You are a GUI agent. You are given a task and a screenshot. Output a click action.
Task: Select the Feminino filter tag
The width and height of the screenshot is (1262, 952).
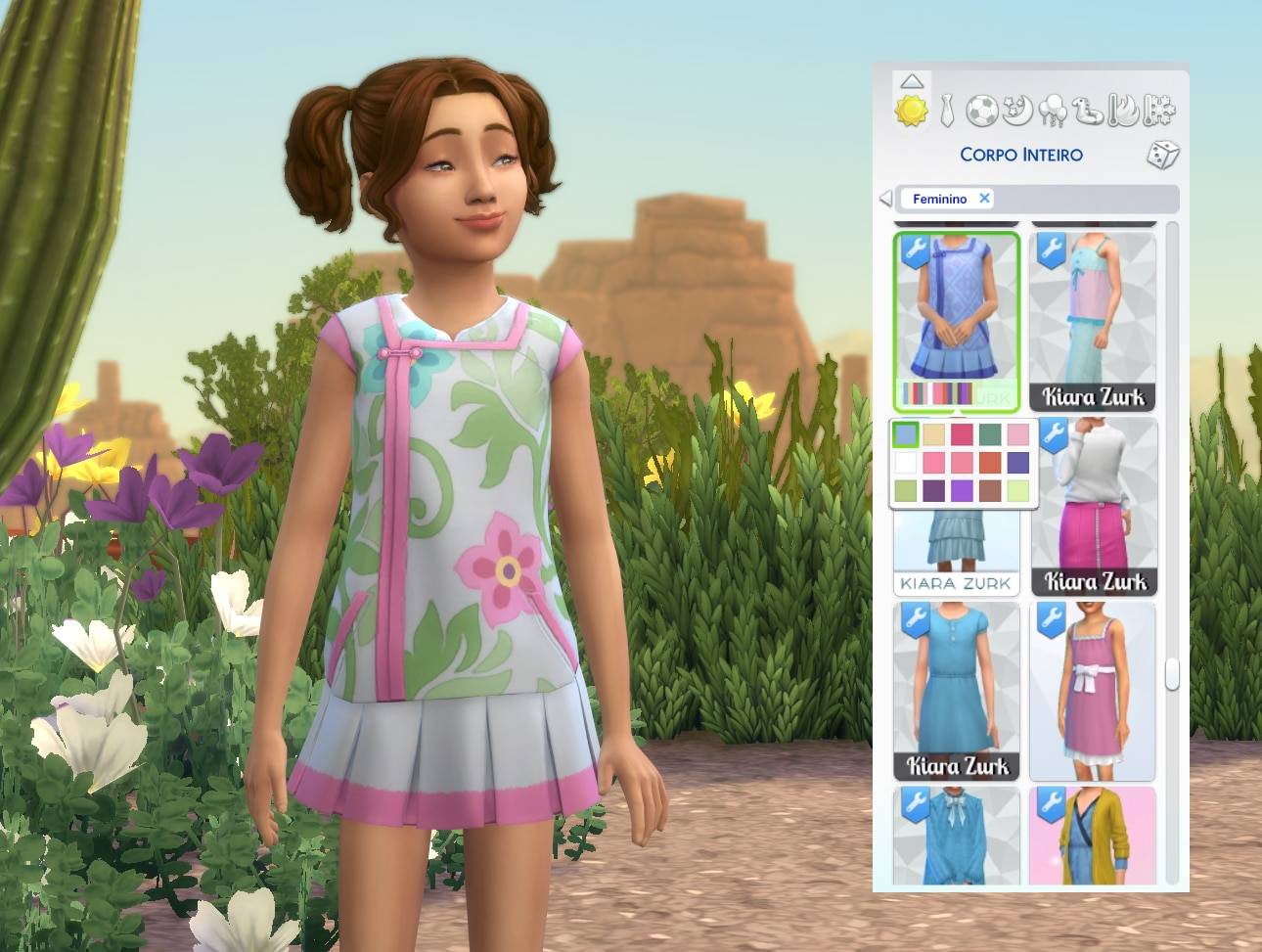click(942, 199)
